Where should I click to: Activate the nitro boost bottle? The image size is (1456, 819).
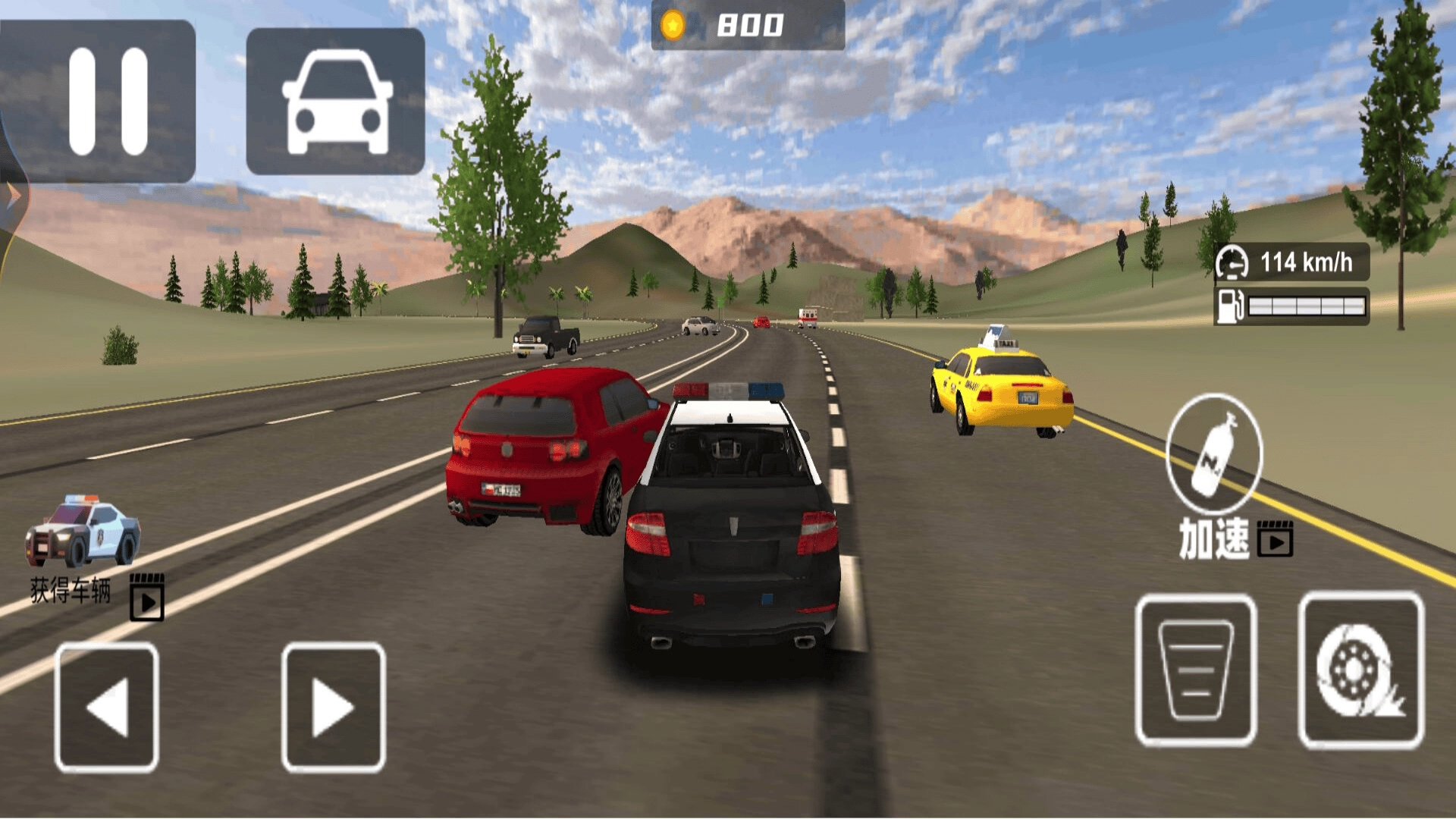[1214, 453]
